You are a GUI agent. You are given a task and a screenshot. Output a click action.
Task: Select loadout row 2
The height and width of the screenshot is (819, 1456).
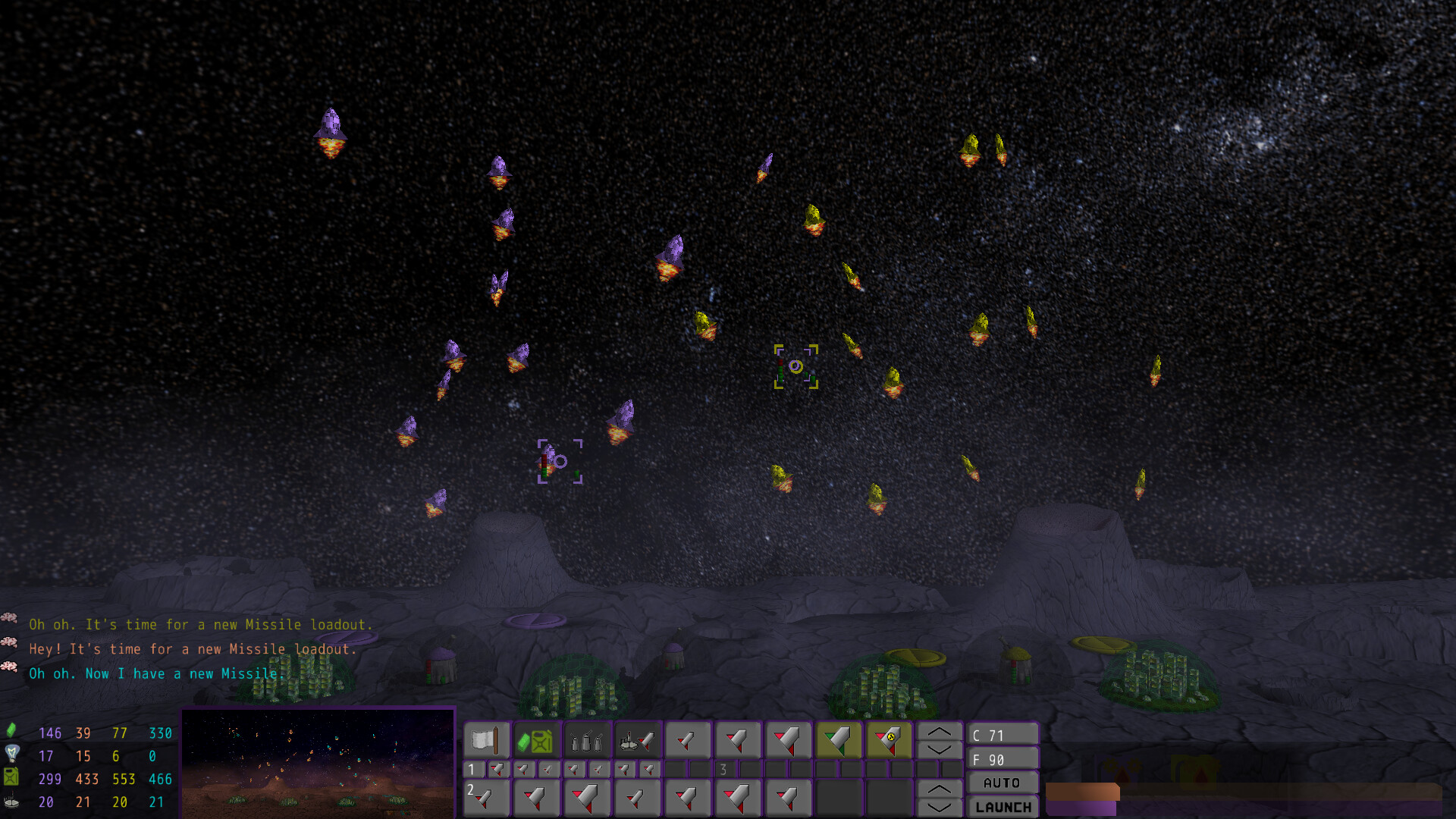point(471,790)
